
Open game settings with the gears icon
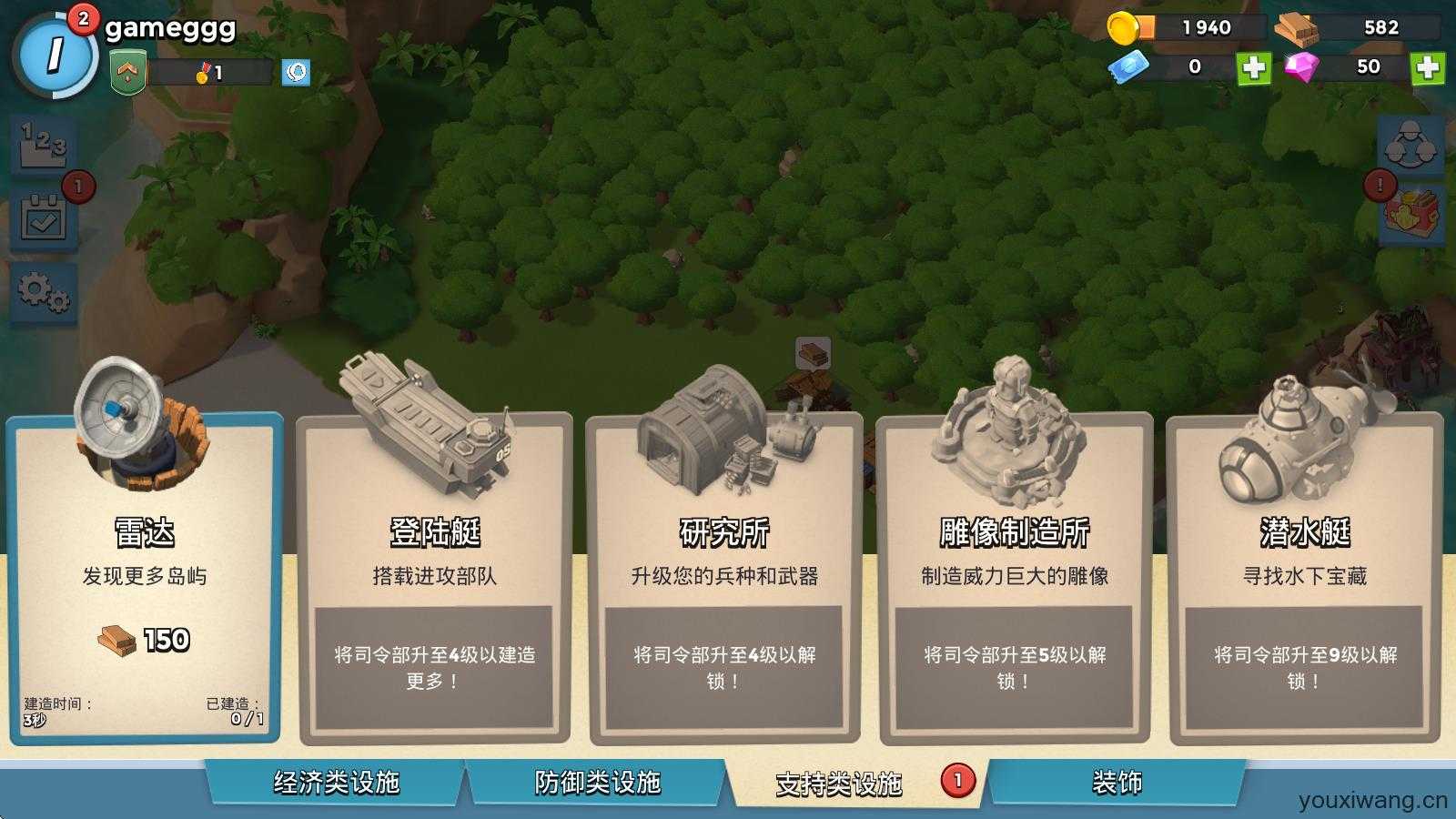coord(43,291)
